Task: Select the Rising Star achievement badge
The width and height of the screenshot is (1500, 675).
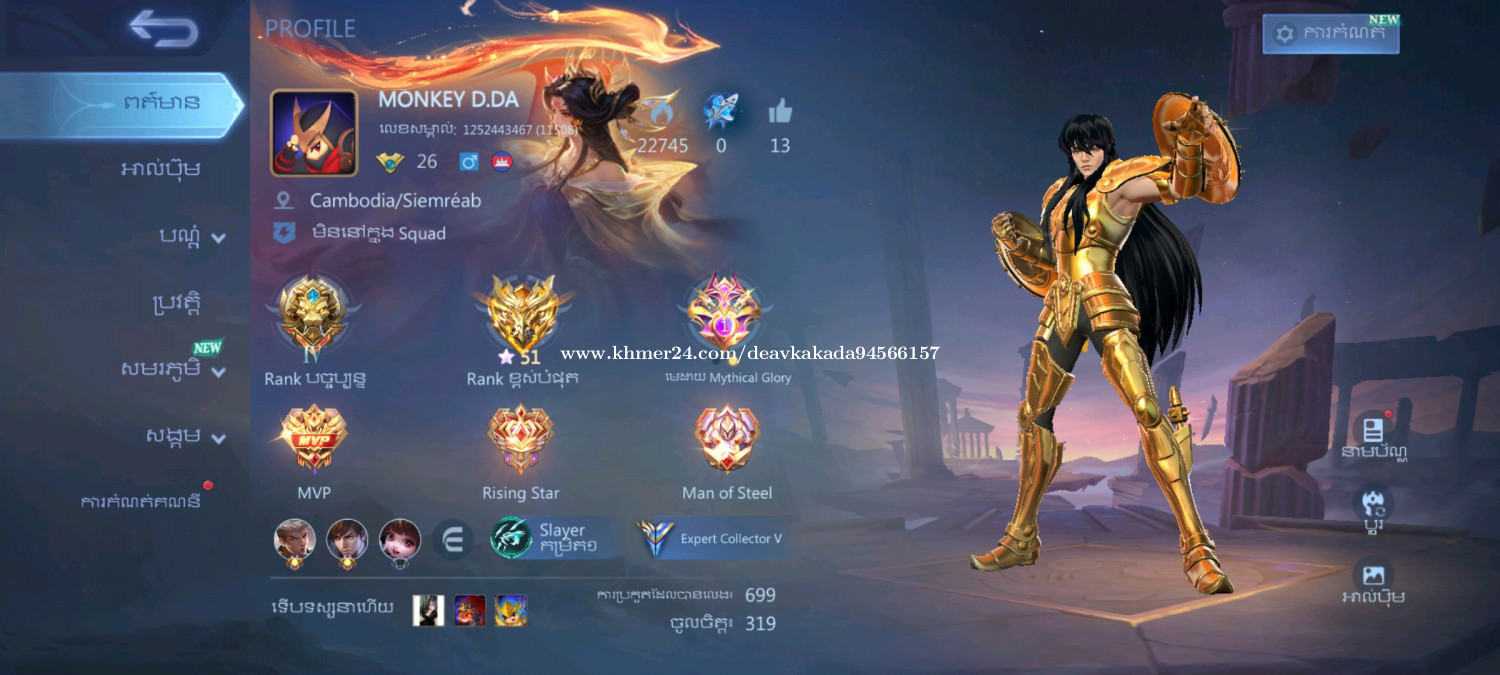Action: 520,439
